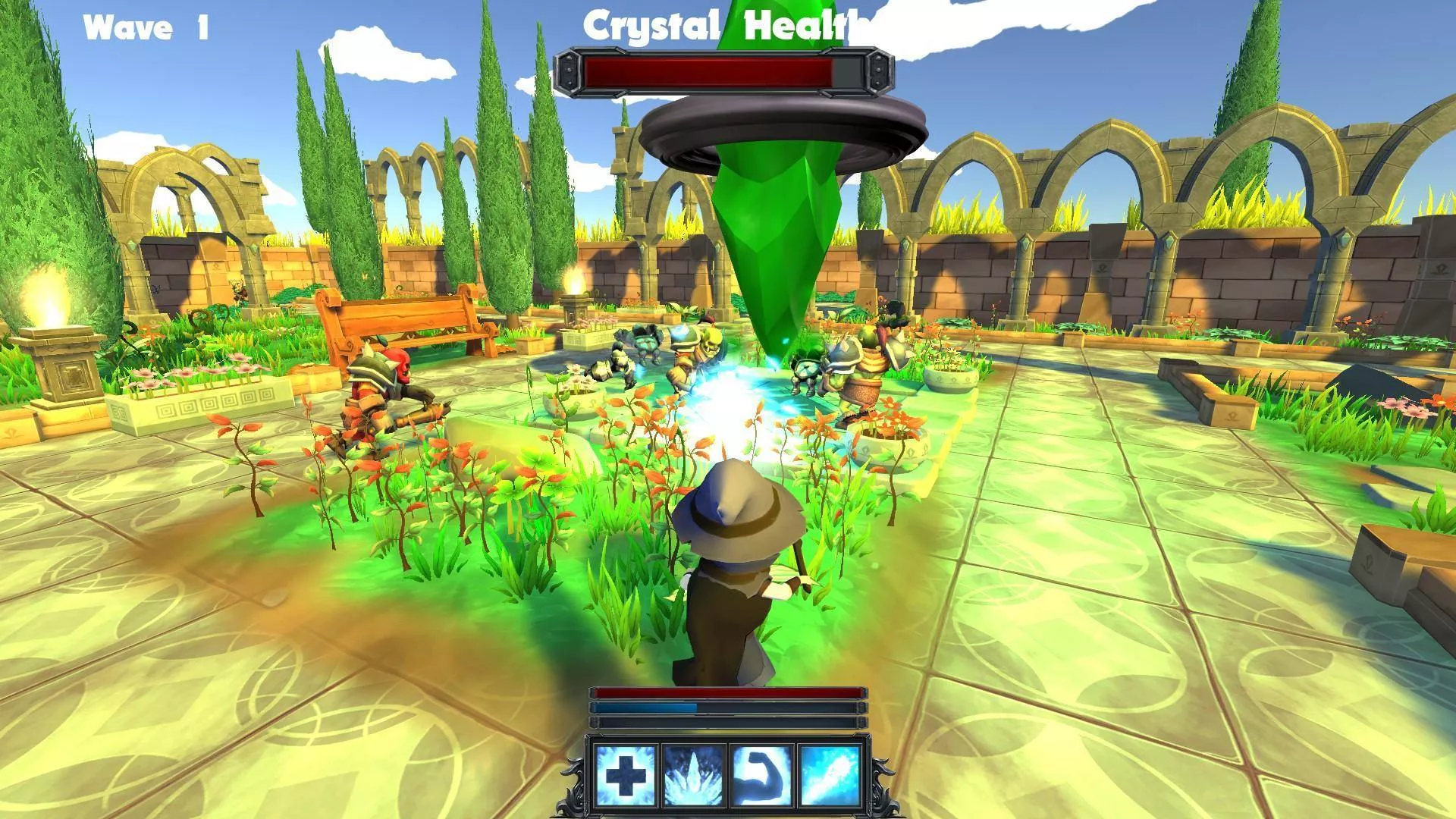Activate the healing cross ability
Viewport: 1456px width, 819px height.
[x=626, y=774]
